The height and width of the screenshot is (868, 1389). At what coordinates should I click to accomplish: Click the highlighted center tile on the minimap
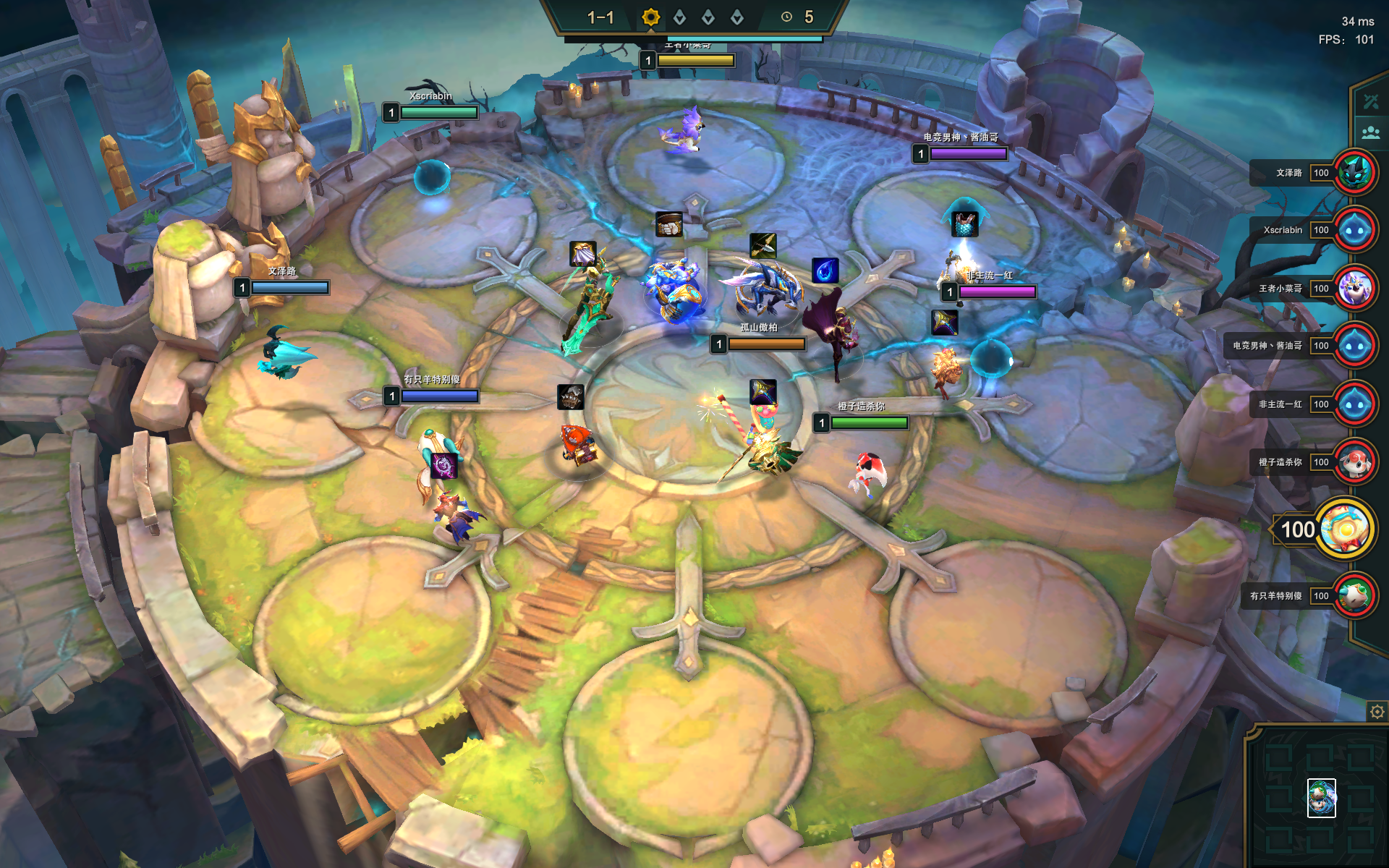pyautogui.click(x=1321, y=798)
